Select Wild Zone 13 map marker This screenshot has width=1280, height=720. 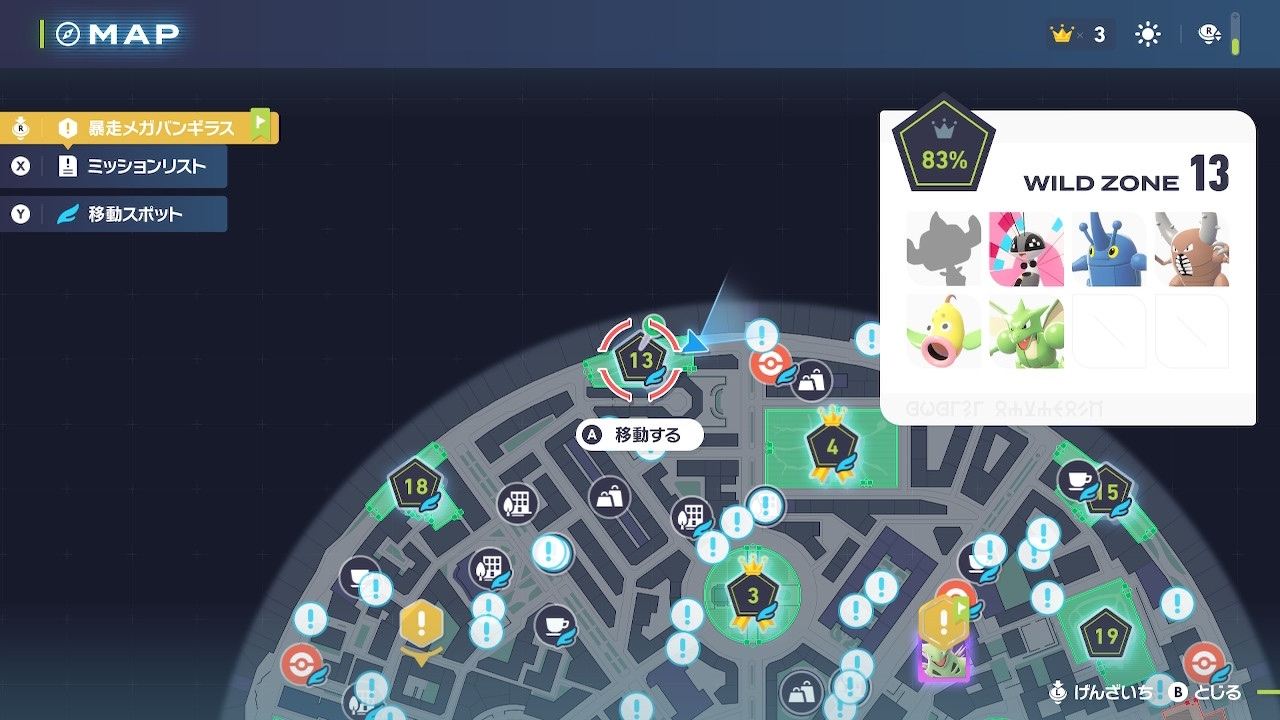pos(641,361)
